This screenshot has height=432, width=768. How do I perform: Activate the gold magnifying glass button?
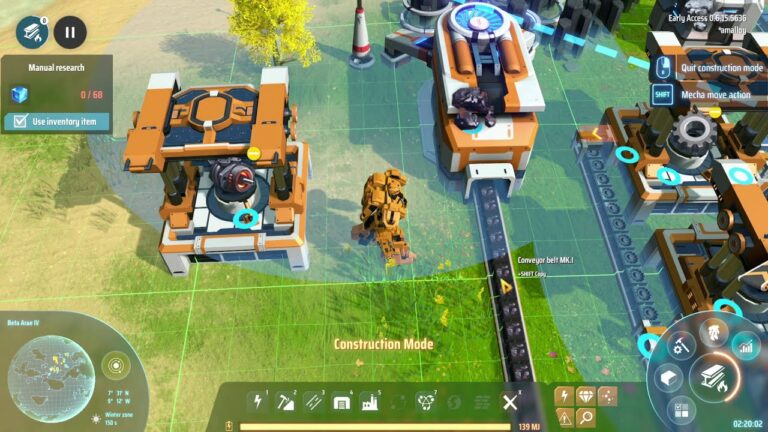point(585,418)
